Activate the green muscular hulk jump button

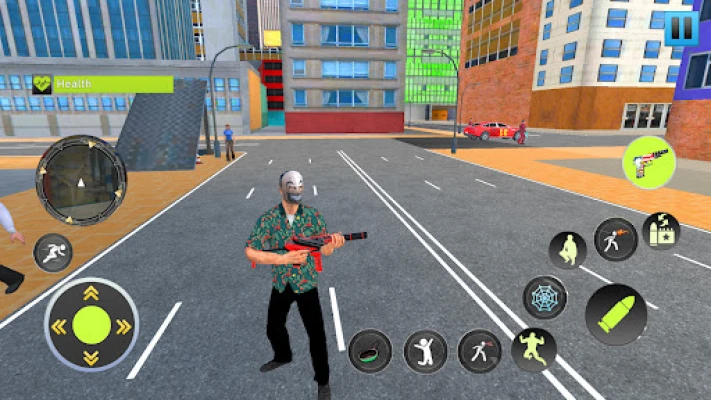(533, 349)
